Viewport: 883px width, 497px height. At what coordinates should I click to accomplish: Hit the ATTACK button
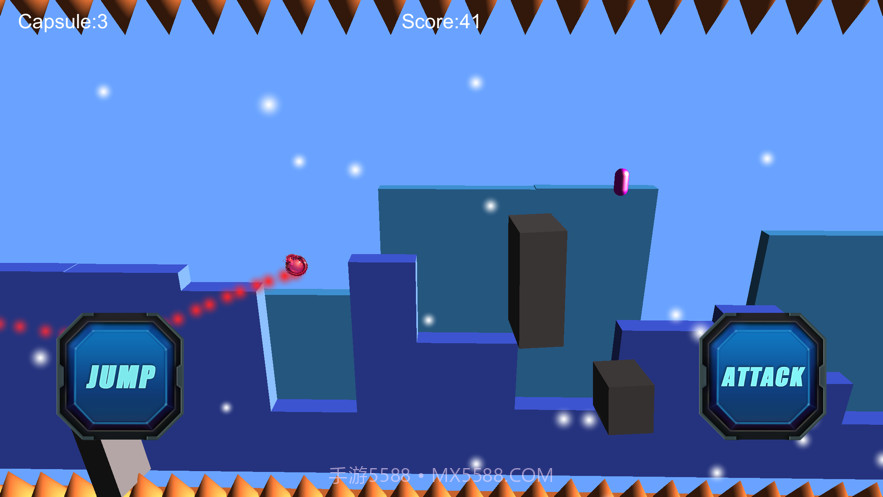763,376
